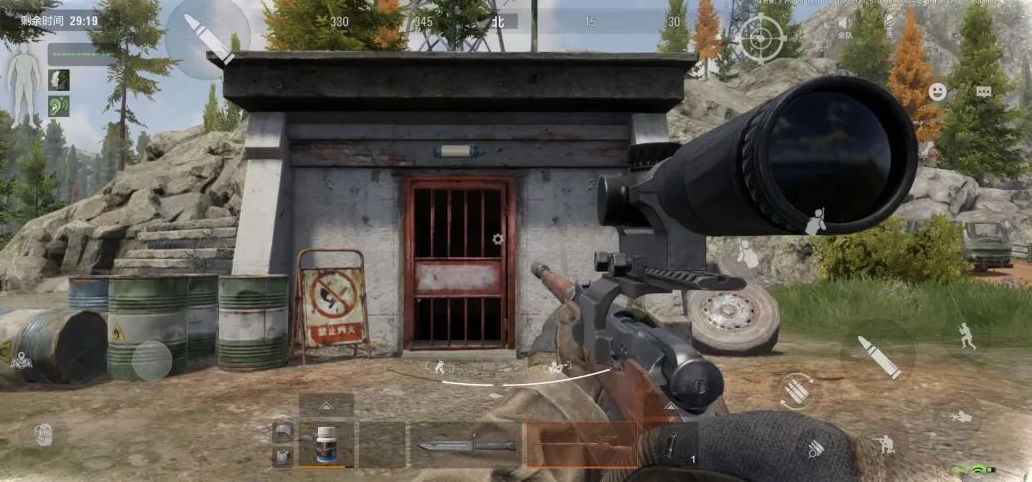Open the chat speech bubble
The width and height of the screenshot is (1032, 482).
[x=984, y=92]
